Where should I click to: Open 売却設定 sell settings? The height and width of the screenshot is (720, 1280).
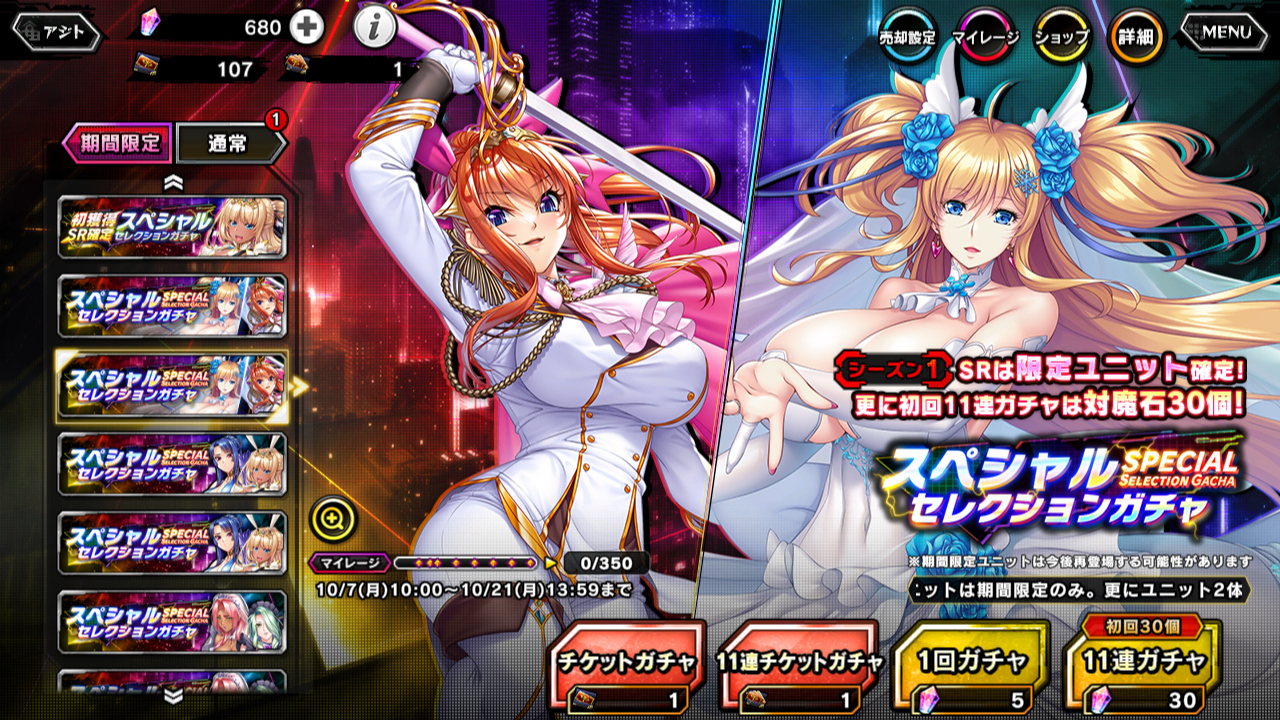[907, 37]
